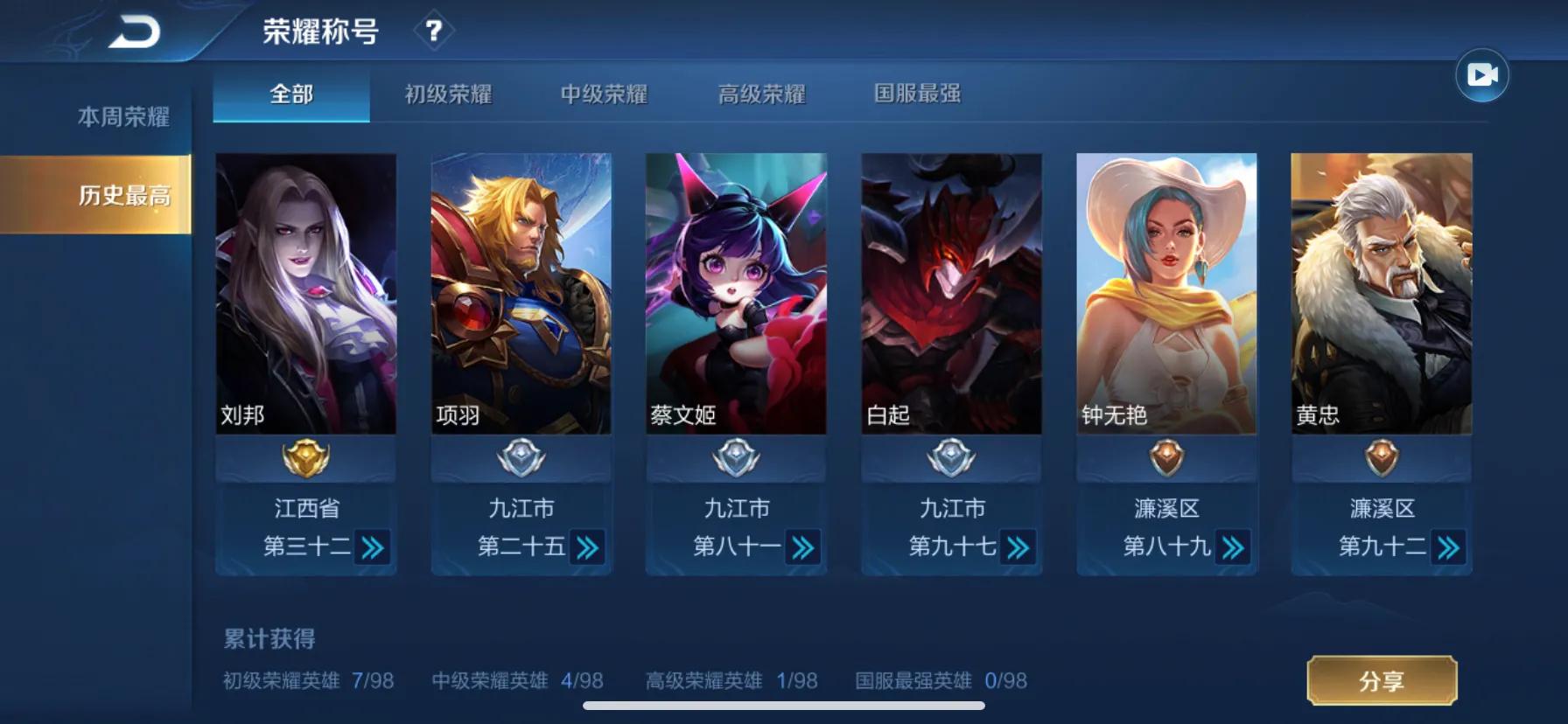Pick the 钟无艳 hero card
The width and height of the screenshot is (1568, 724).
[x=1166, y=294]
